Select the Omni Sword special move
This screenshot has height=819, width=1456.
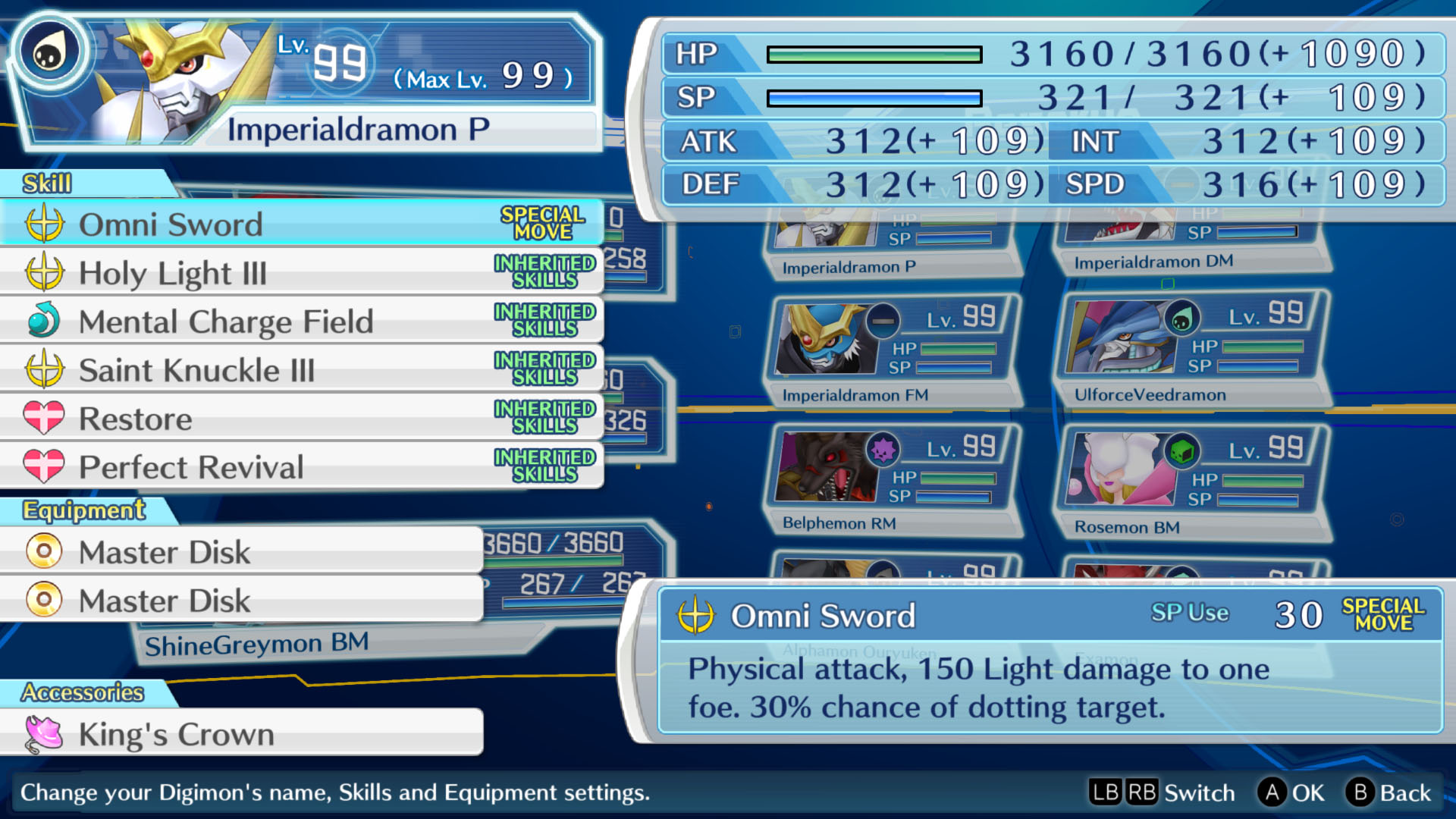pos(302,224)
